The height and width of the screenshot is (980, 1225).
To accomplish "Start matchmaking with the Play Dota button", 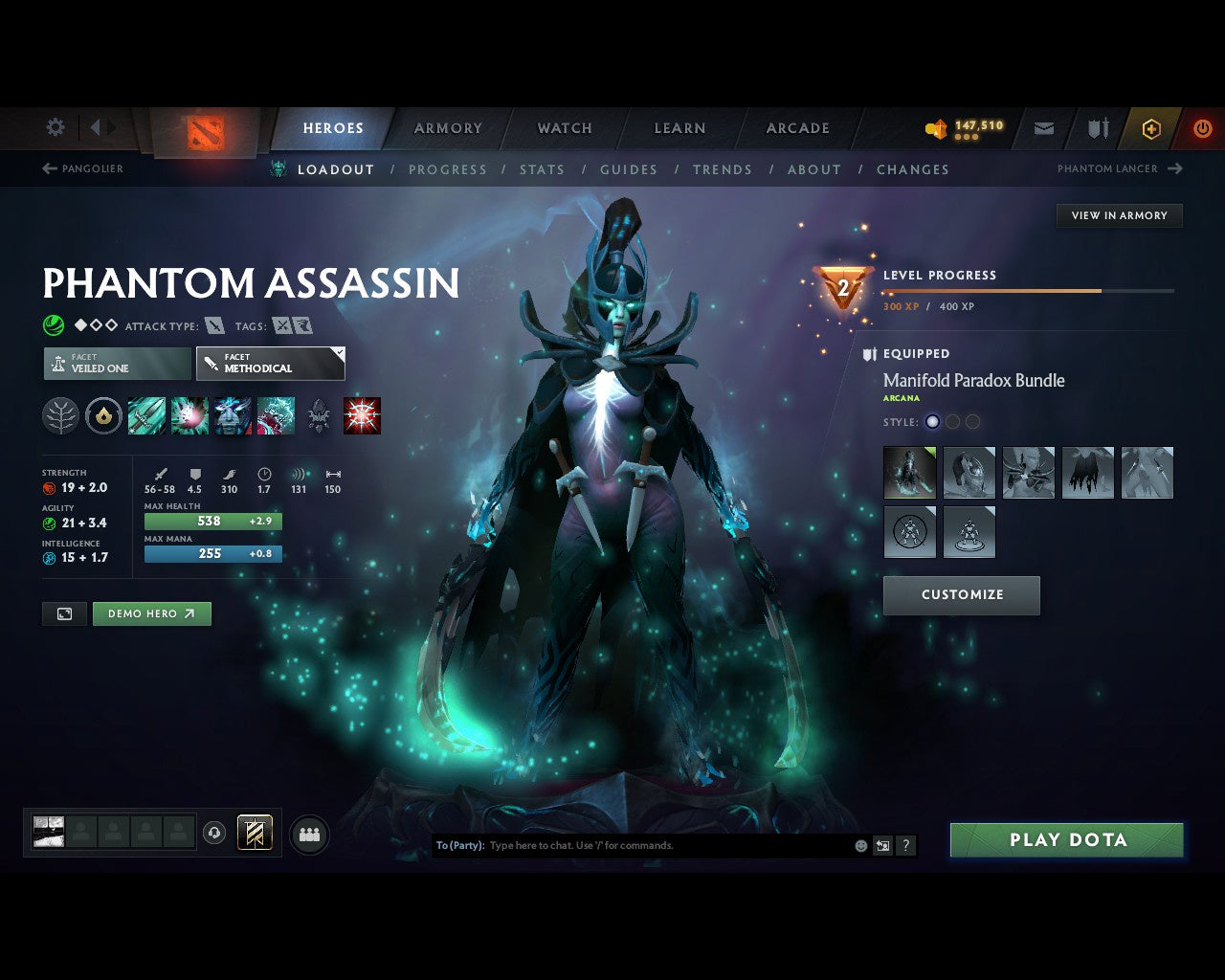I will point(1066,840).
